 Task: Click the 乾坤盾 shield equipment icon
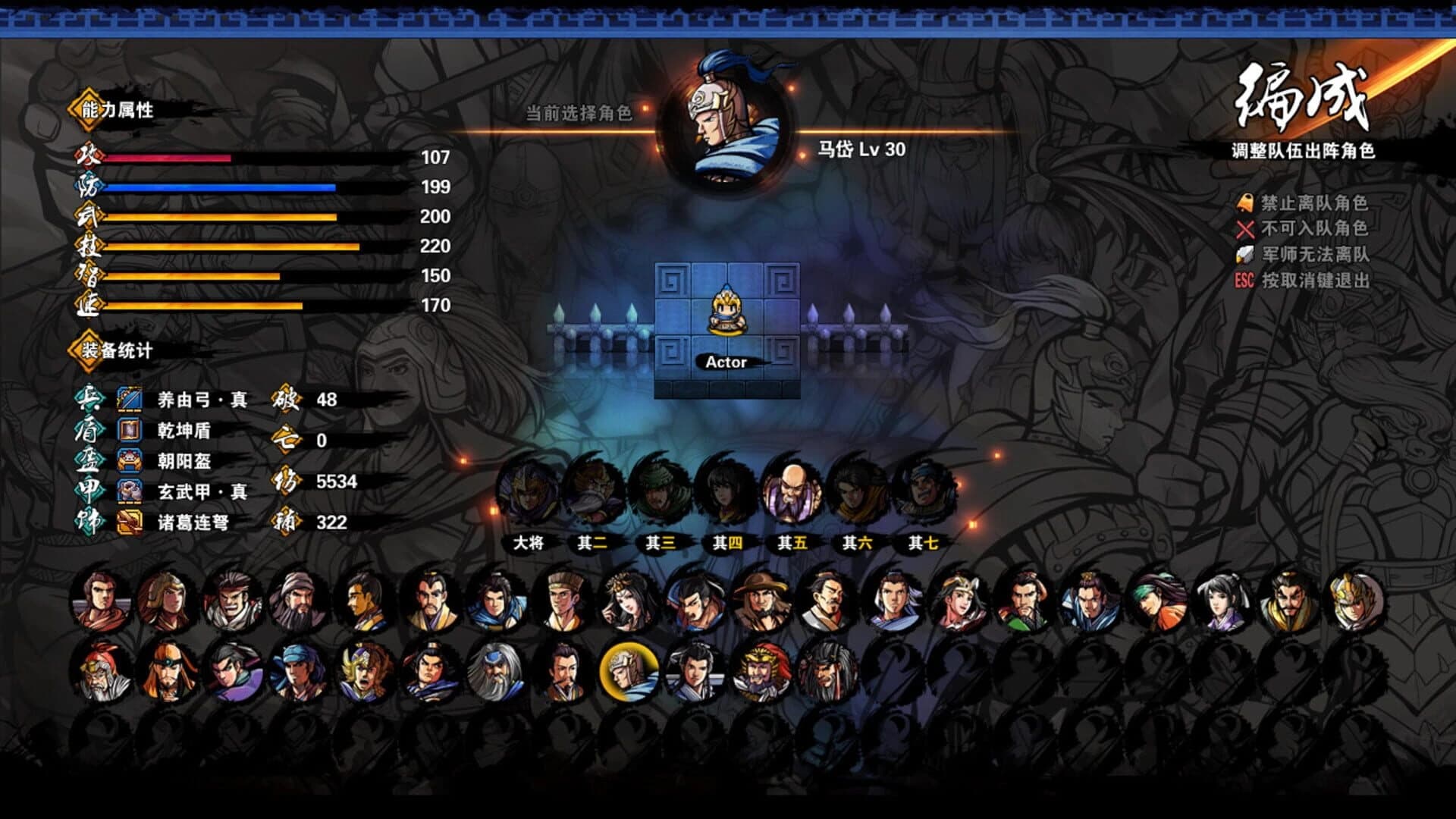pos(129,429)
